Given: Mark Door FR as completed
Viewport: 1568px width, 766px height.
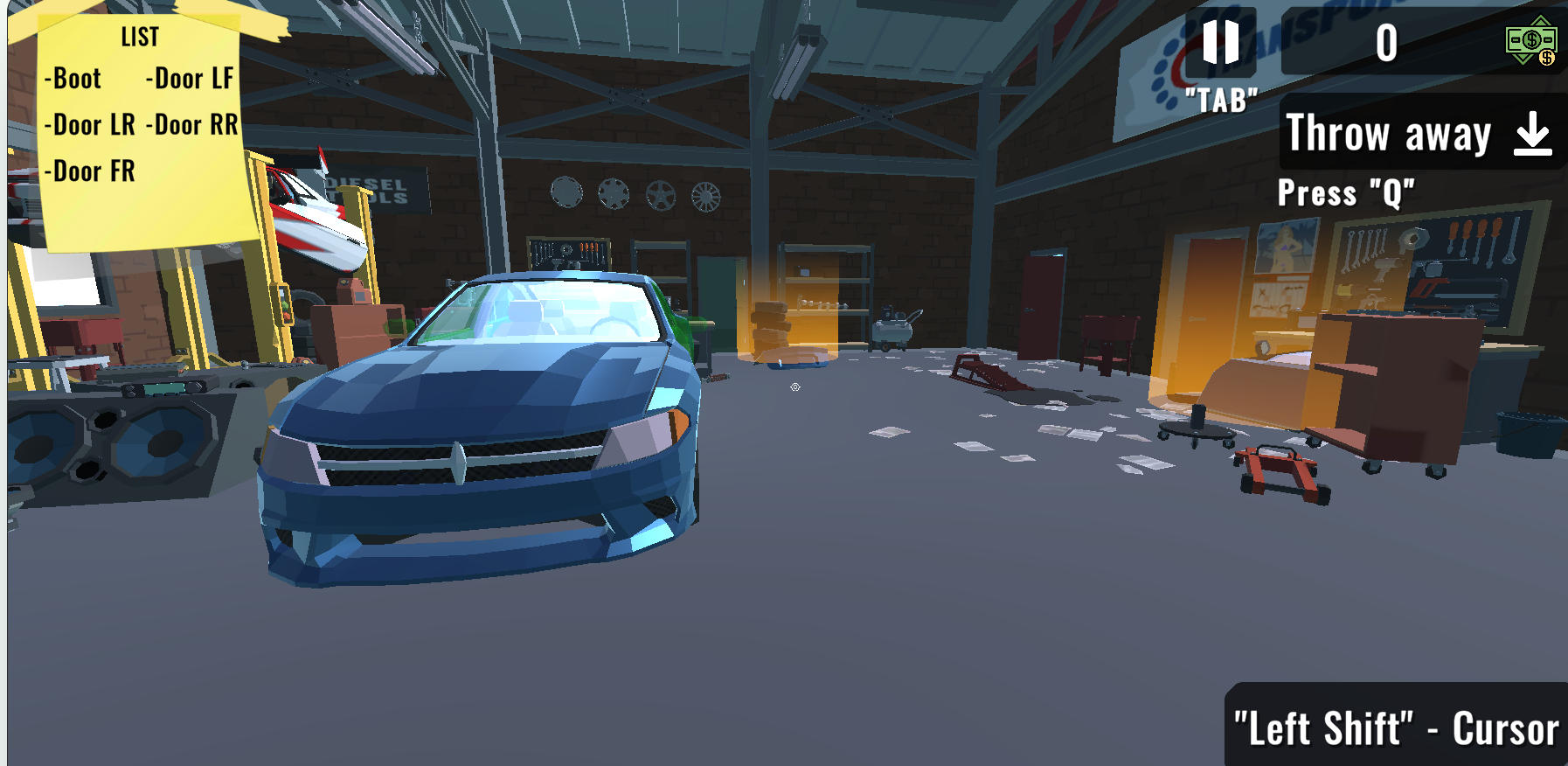Looking at the screenshot, I should point(90,171).
